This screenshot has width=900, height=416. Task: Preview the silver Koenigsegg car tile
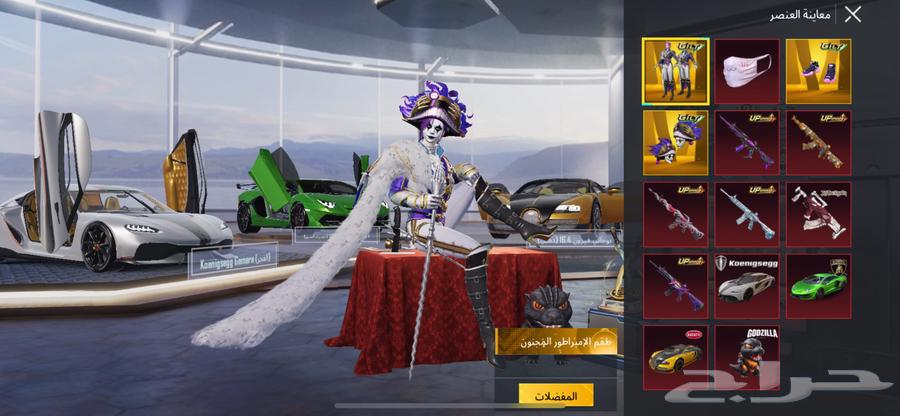pos(747,285)
